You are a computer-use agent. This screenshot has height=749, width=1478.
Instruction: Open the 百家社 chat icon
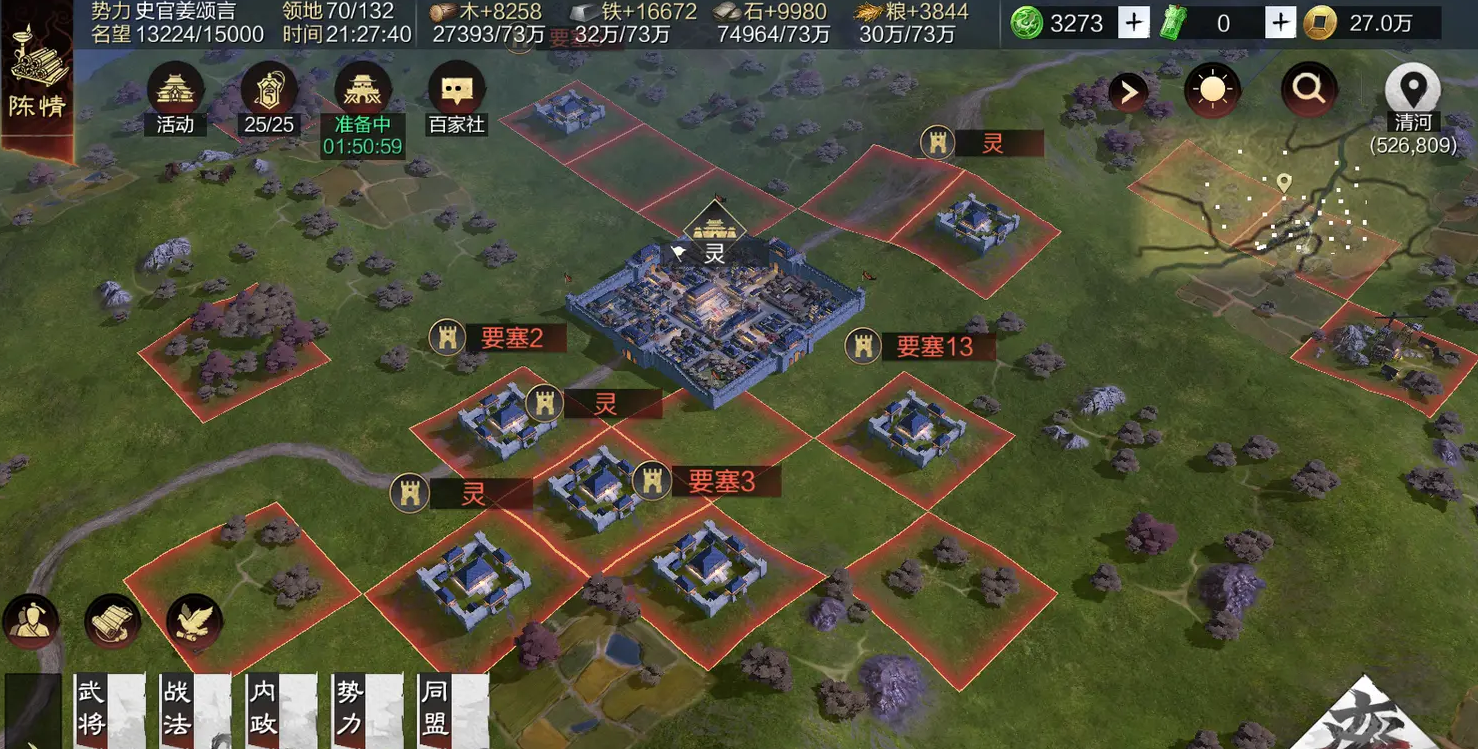click(x=456, y=92)
